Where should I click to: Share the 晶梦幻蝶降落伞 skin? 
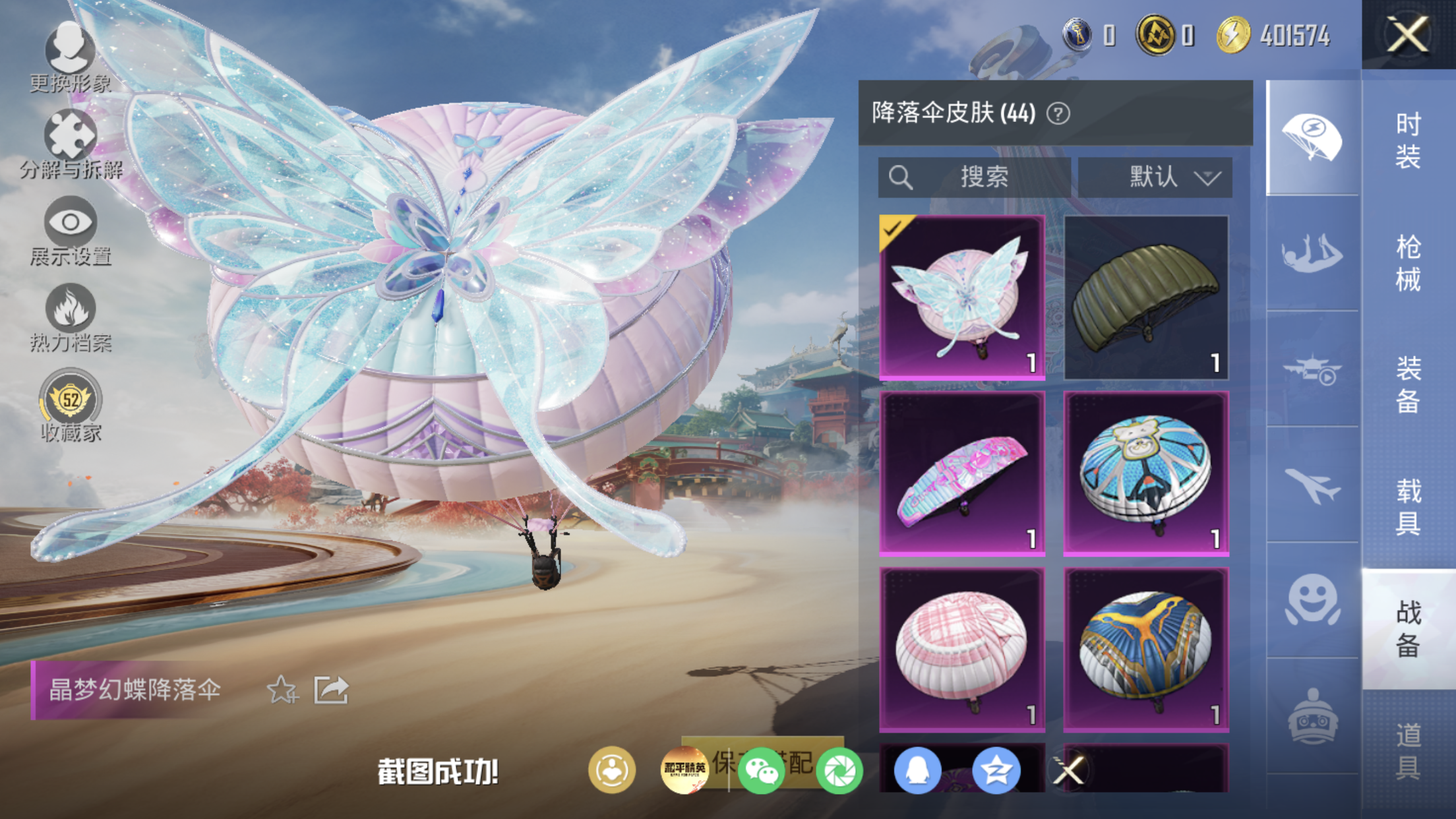click(331, 690)
